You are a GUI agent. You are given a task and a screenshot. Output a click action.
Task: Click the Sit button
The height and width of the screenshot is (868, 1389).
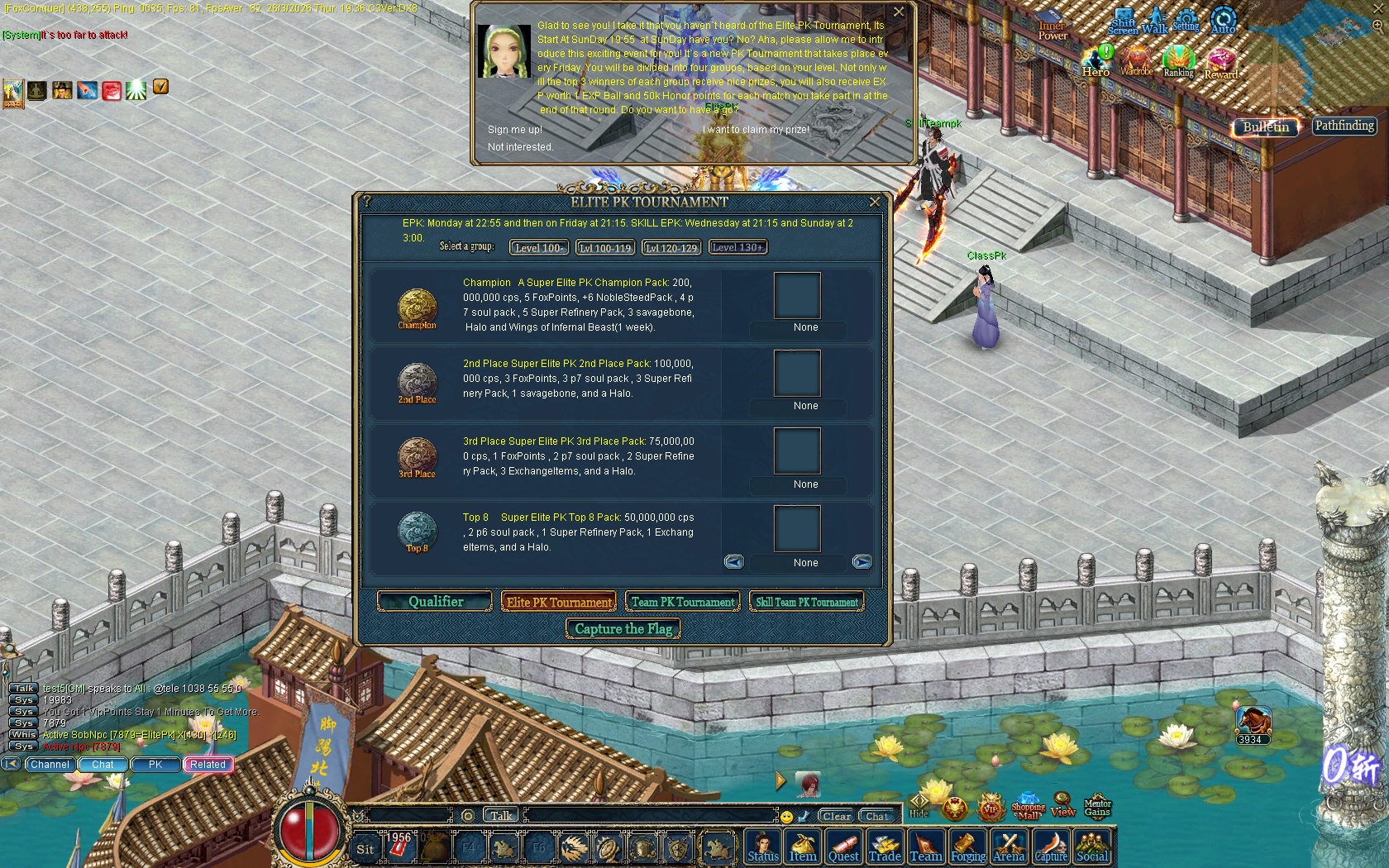click(365, 849)
